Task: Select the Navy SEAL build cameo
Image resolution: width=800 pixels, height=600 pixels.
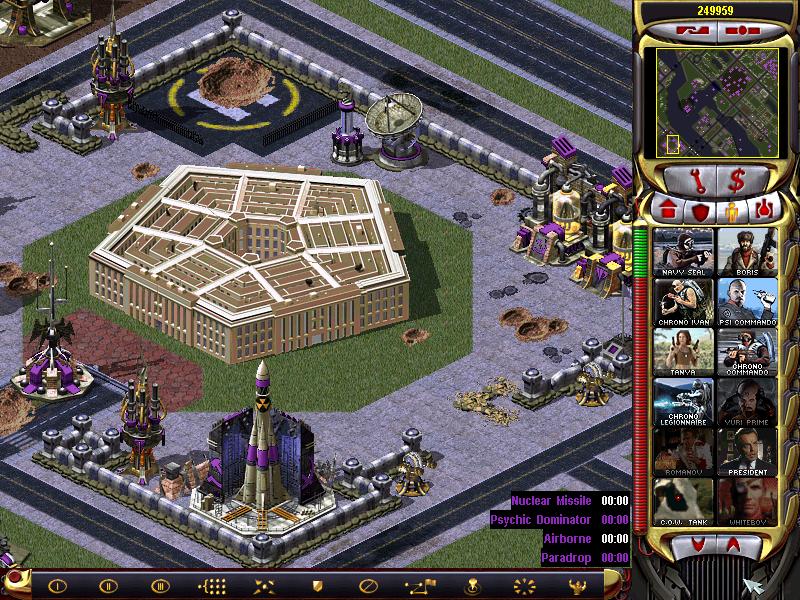Action: coord(684,252)
